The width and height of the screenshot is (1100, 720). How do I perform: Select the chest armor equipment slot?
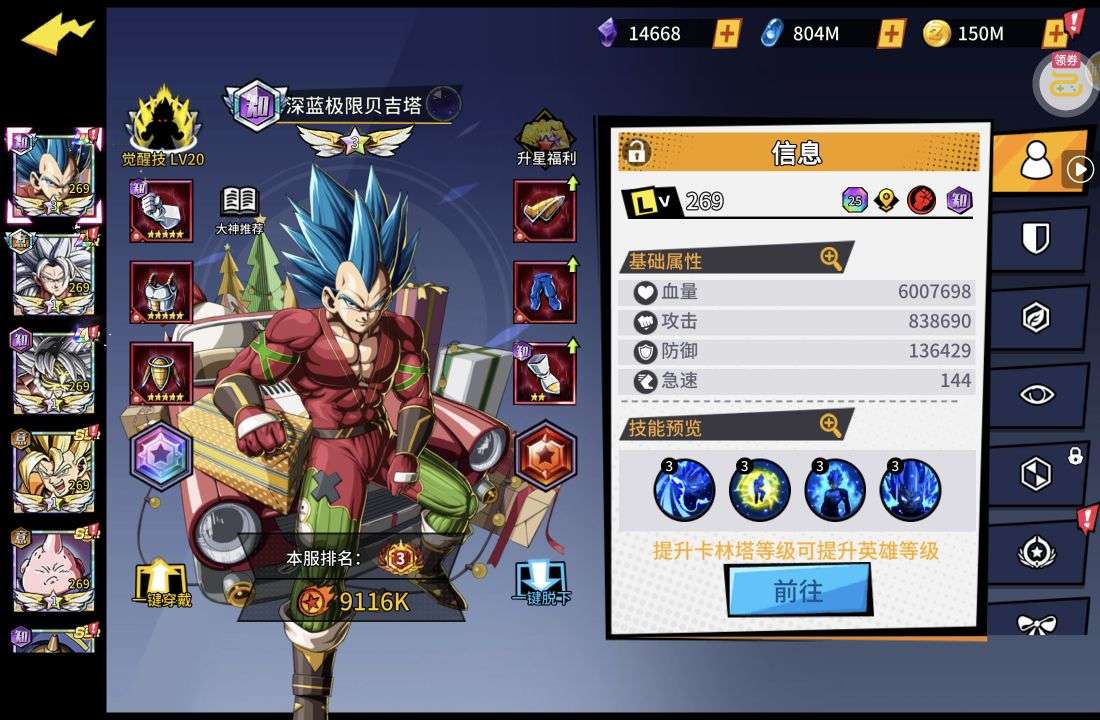(161, 292)
